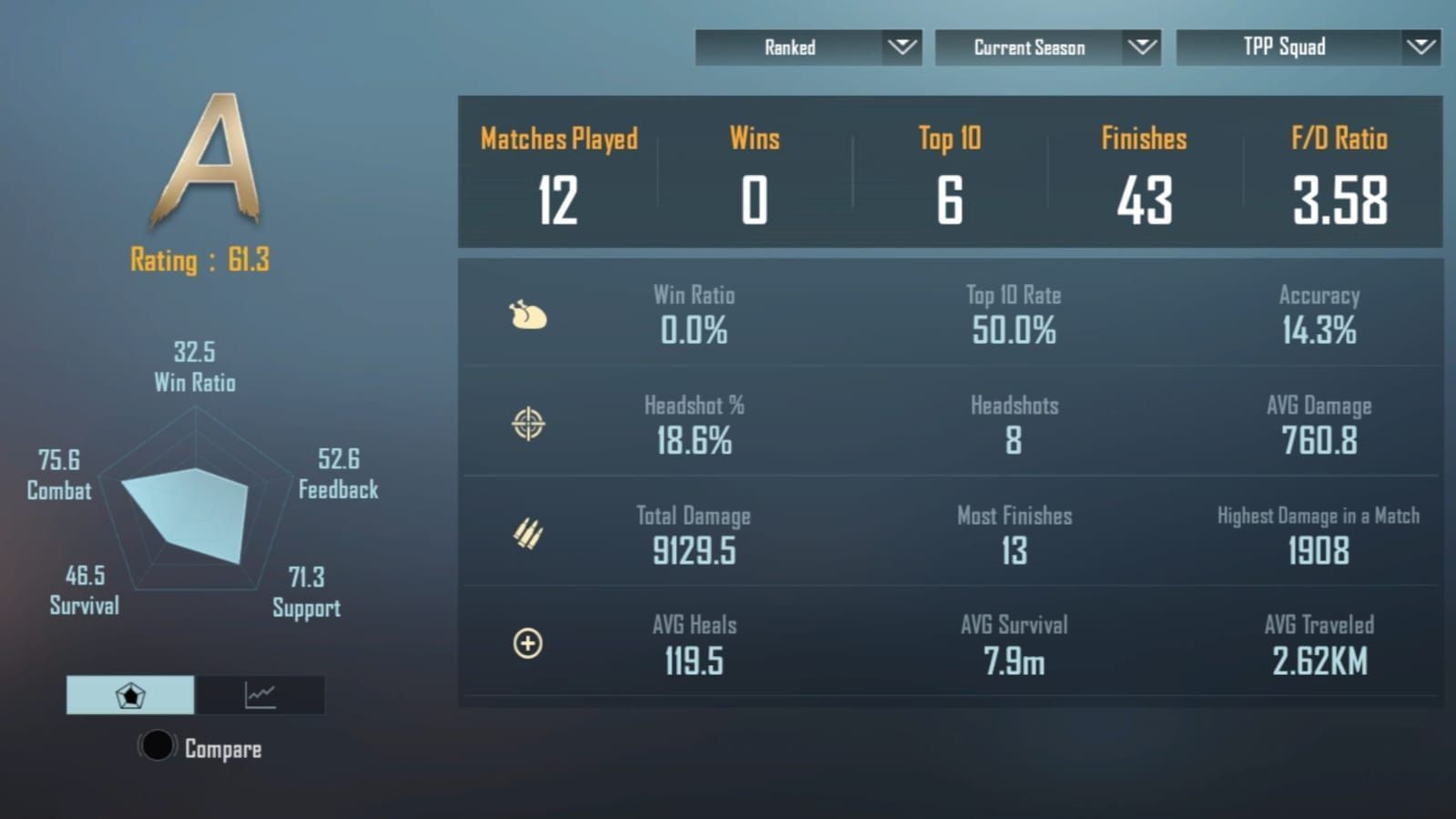Click the F/D Ratio stat value
The image size is (1456, 819).
[1339, 200]
